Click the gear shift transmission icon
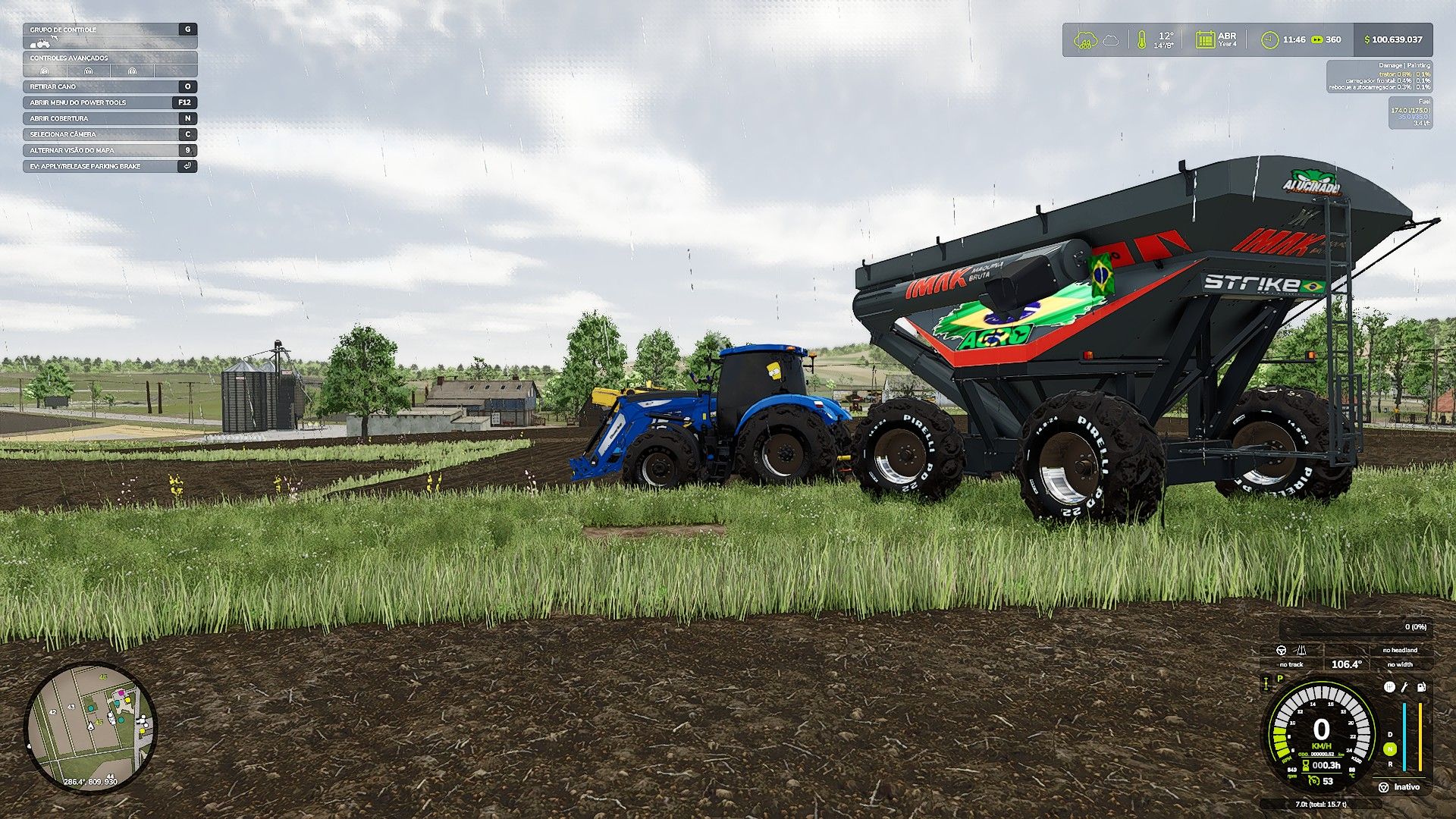The height and width of the screenshot is (819, 1456). [x=1389, y=687]
